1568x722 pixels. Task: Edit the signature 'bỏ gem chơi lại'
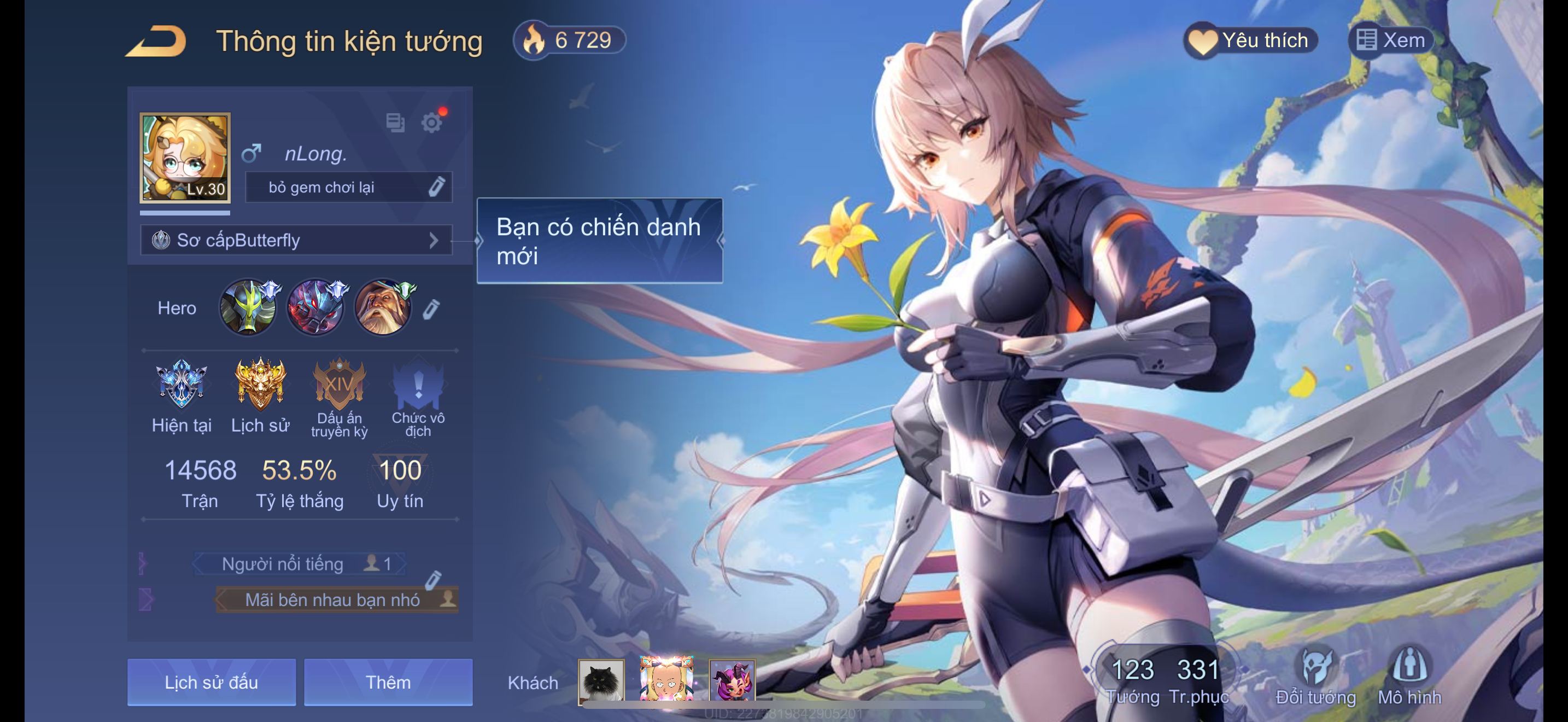(436, 187)
